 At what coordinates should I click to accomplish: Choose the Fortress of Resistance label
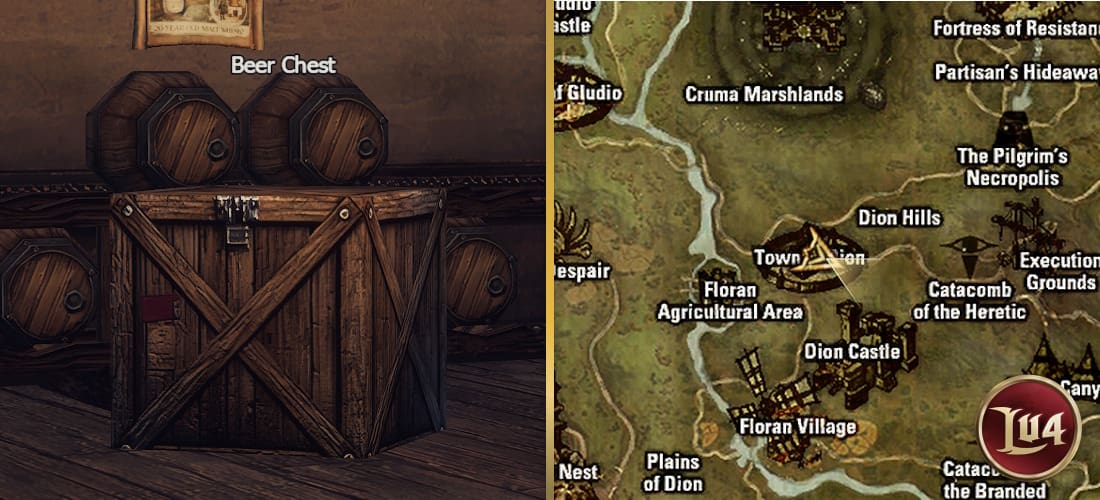point(1015,28)
